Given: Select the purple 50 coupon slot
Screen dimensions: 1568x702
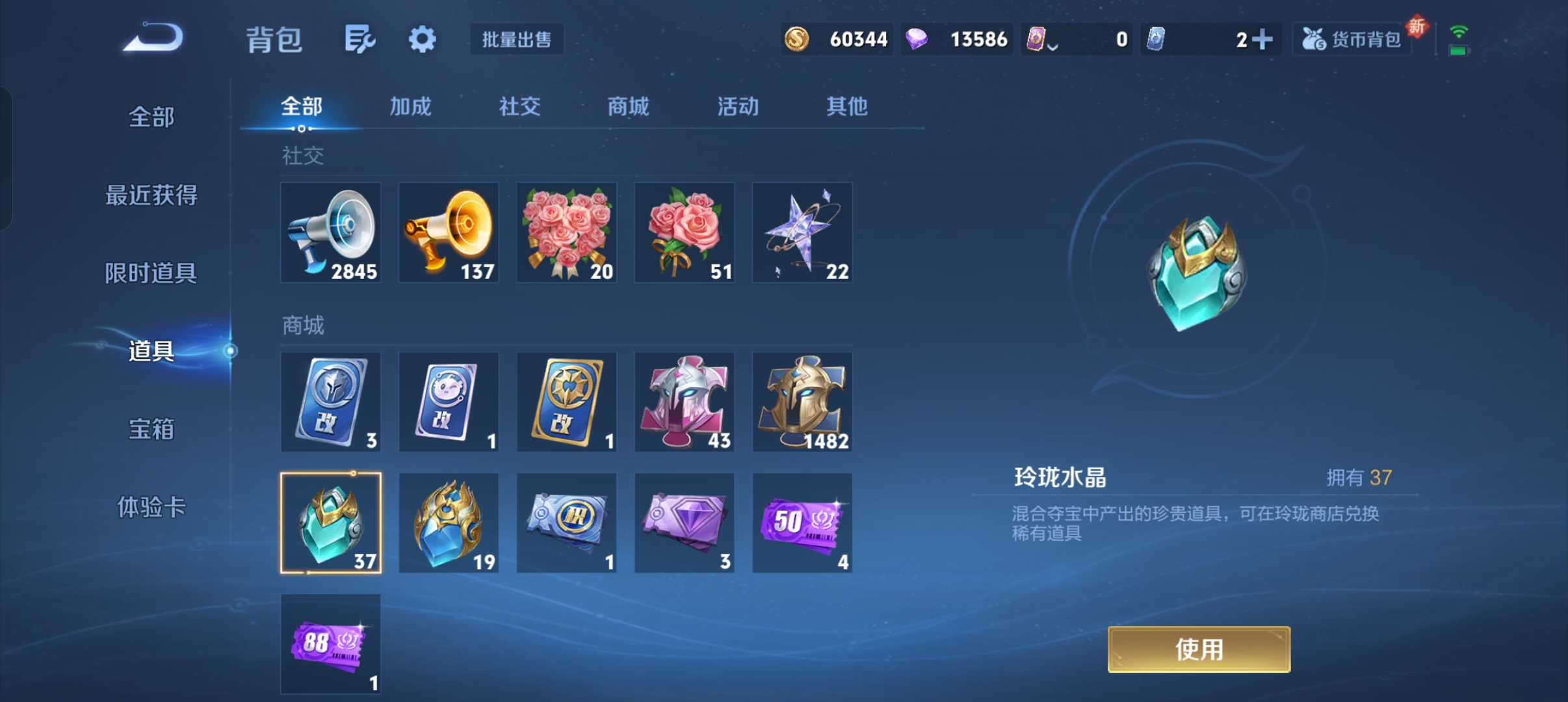Looking at the screenshot, I should pos(802,523).
